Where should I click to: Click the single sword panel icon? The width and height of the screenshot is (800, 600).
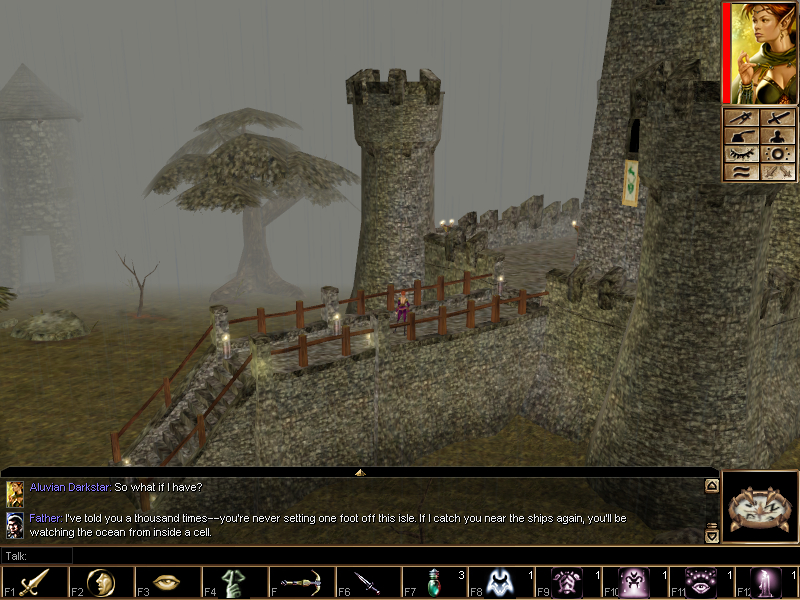778,118
